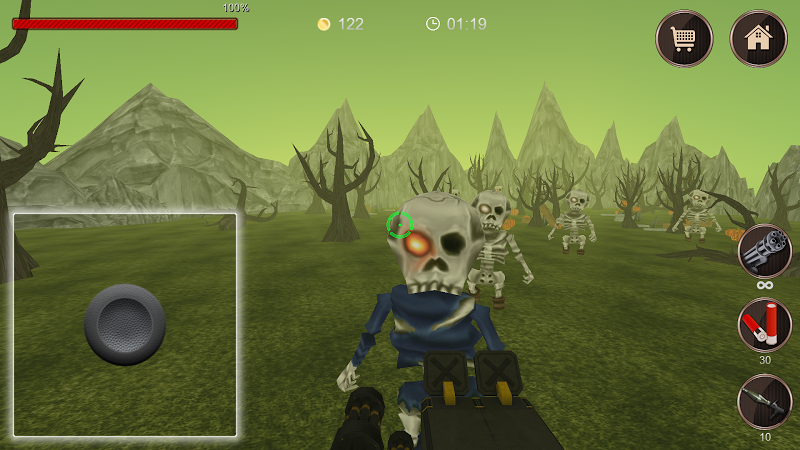The image size is (800, 450).
Task: Open the shopping cart store
Action: (684, 39)
